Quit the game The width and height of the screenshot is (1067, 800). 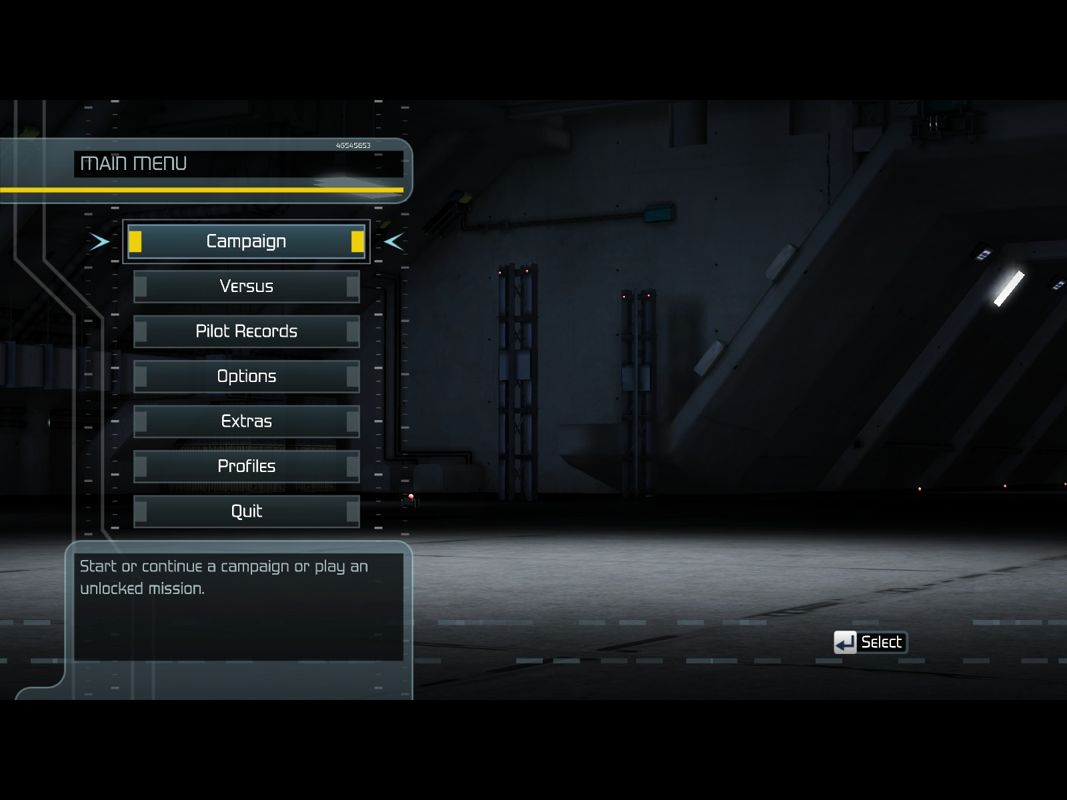246,511
